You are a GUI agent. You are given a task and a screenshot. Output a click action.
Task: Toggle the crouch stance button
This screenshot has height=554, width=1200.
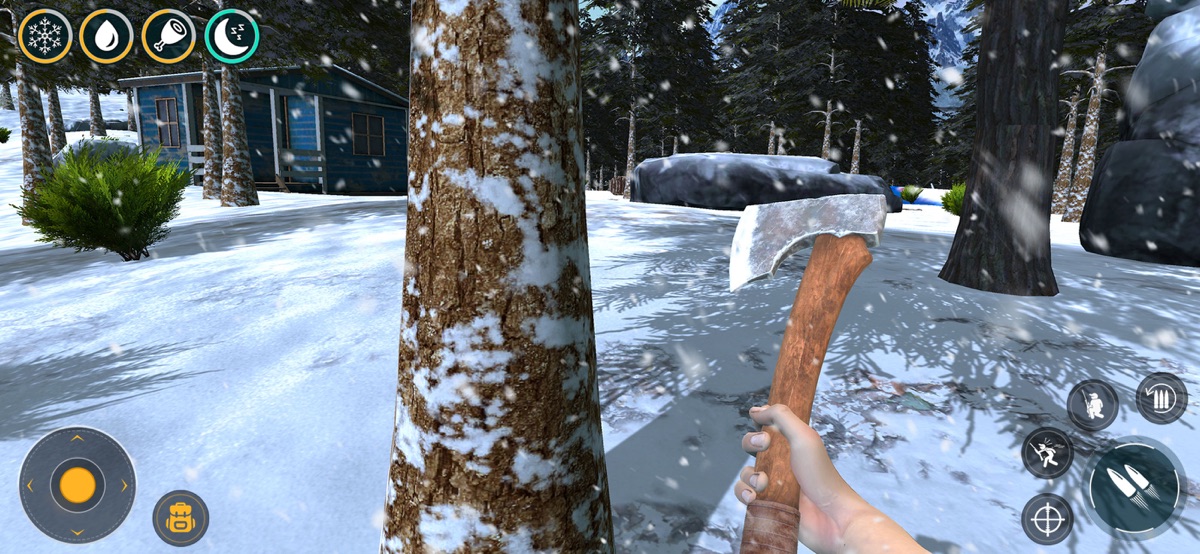point(1092,405)
